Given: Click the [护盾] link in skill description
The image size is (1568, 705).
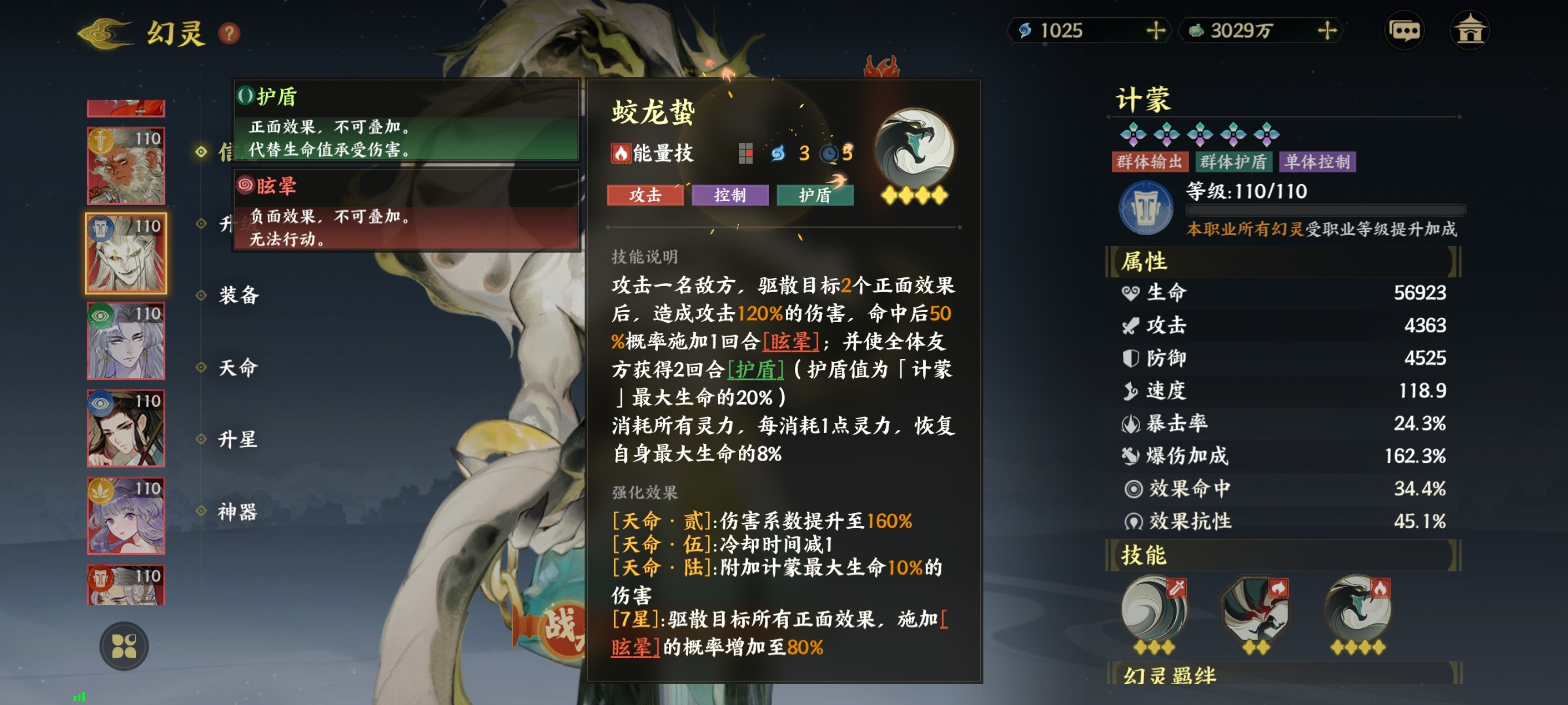Looking at the screenshot, I should (x=757, y=369).
